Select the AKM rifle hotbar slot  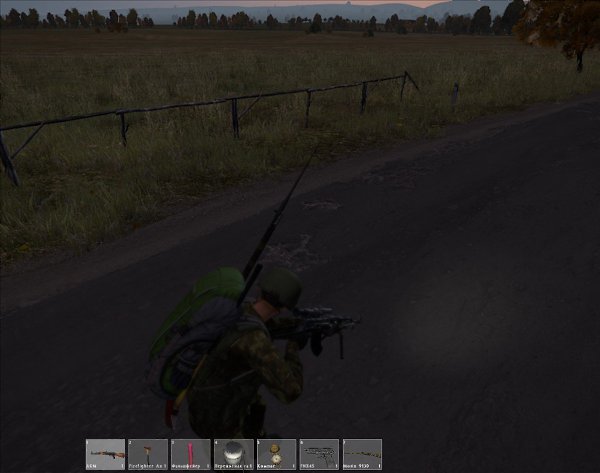[105, 454]
